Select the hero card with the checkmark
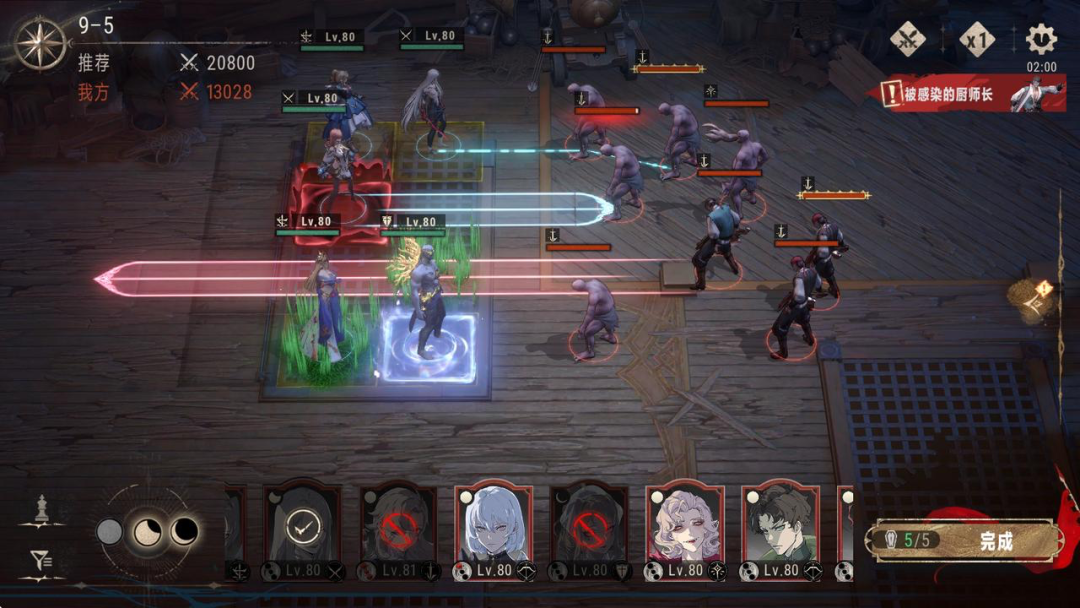Image resolution: width=1080 pixels, height=608 pixels. point(302,532)
